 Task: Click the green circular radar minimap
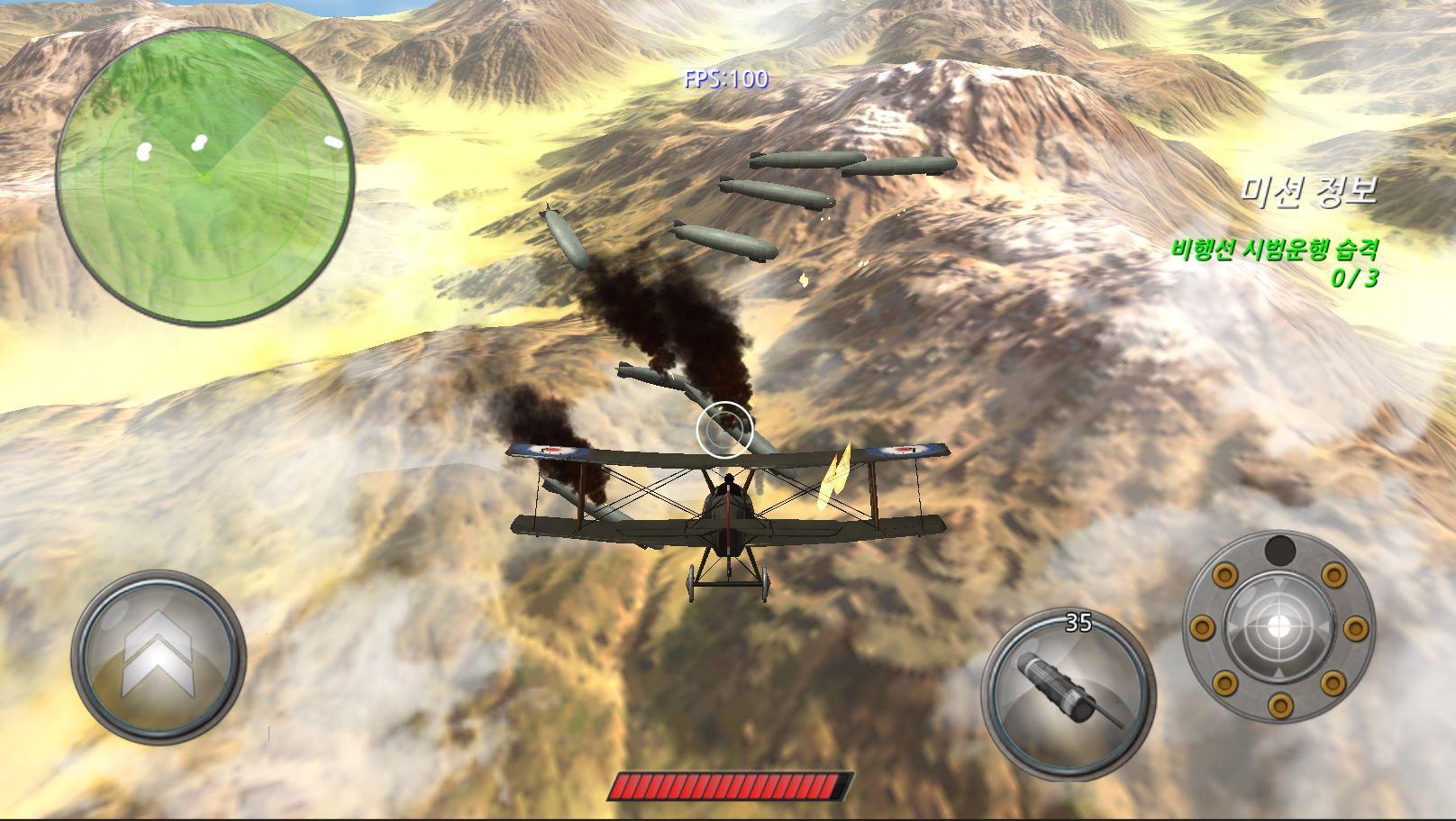[x=205, y=176]
